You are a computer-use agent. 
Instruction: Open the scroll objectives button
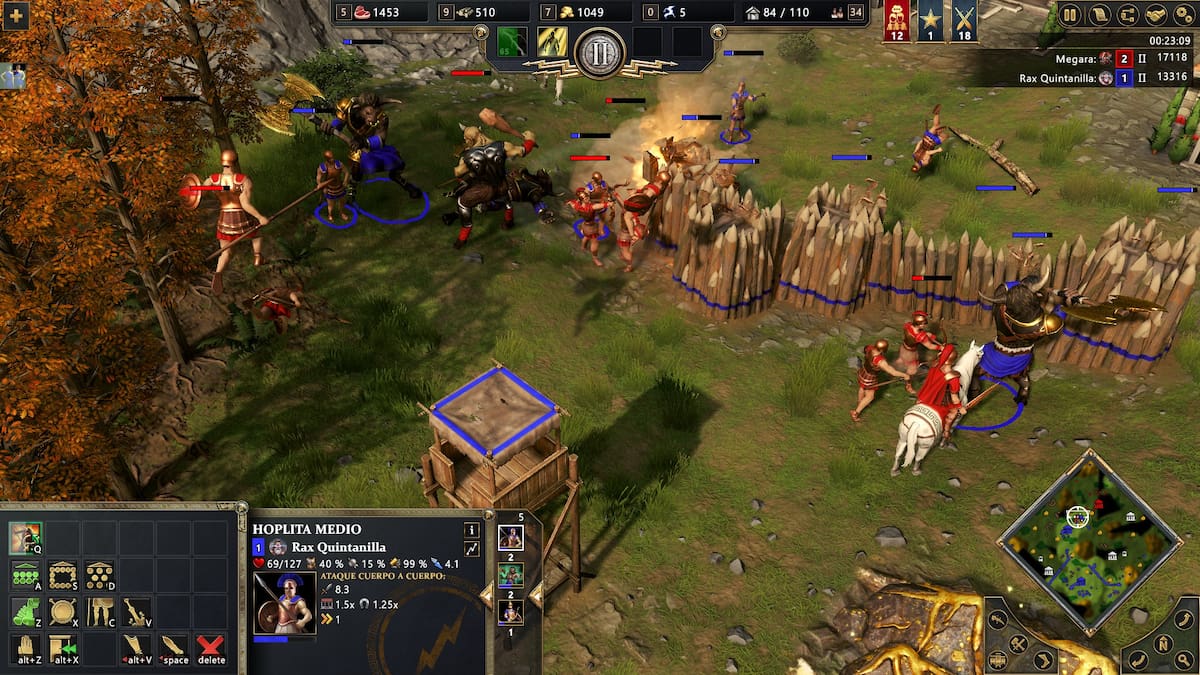coord(1098,15)
